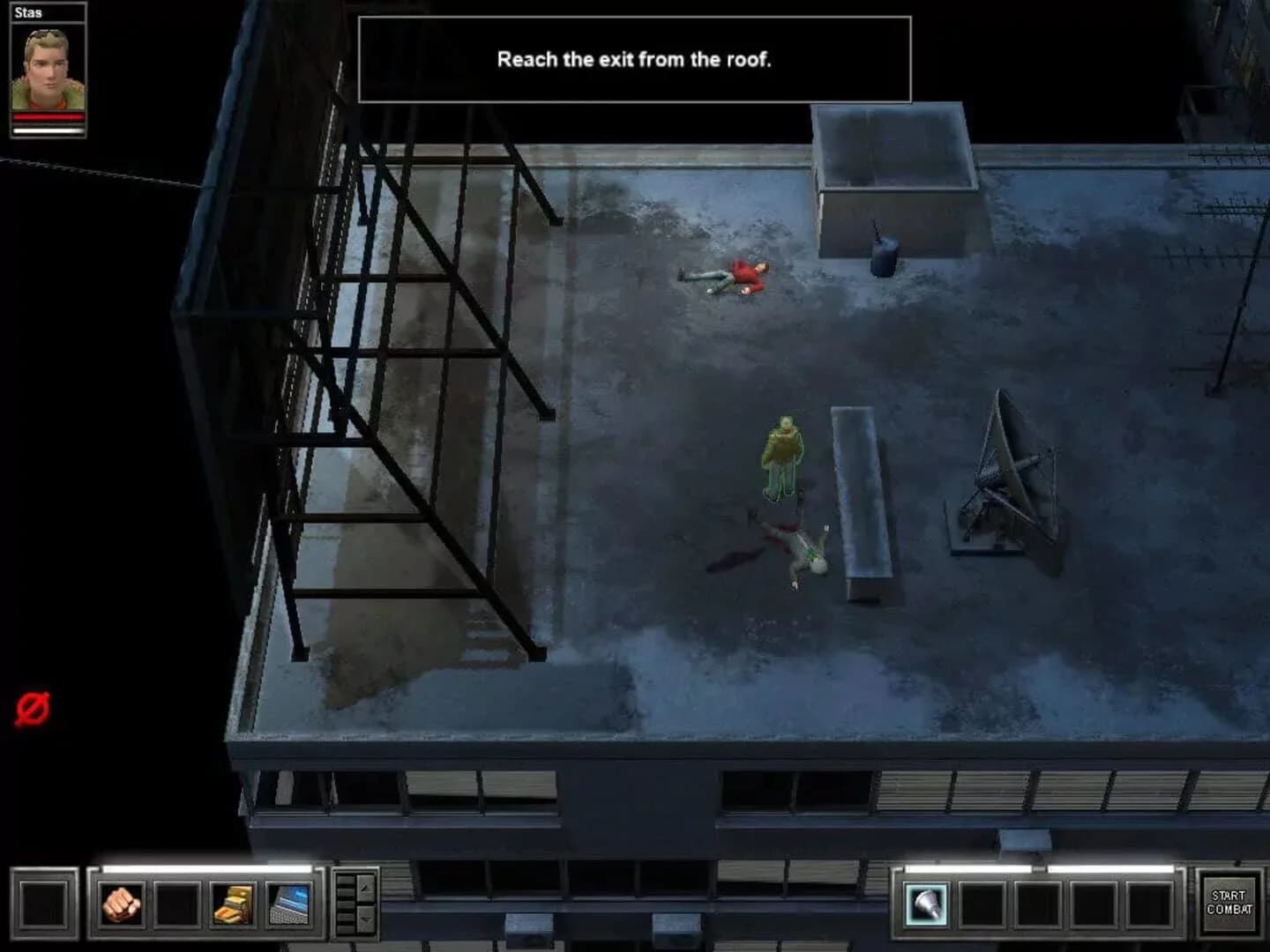Screen dimensions: 1270x952
Task: Open the laptop PDA icon
Action: pos(287,904)
